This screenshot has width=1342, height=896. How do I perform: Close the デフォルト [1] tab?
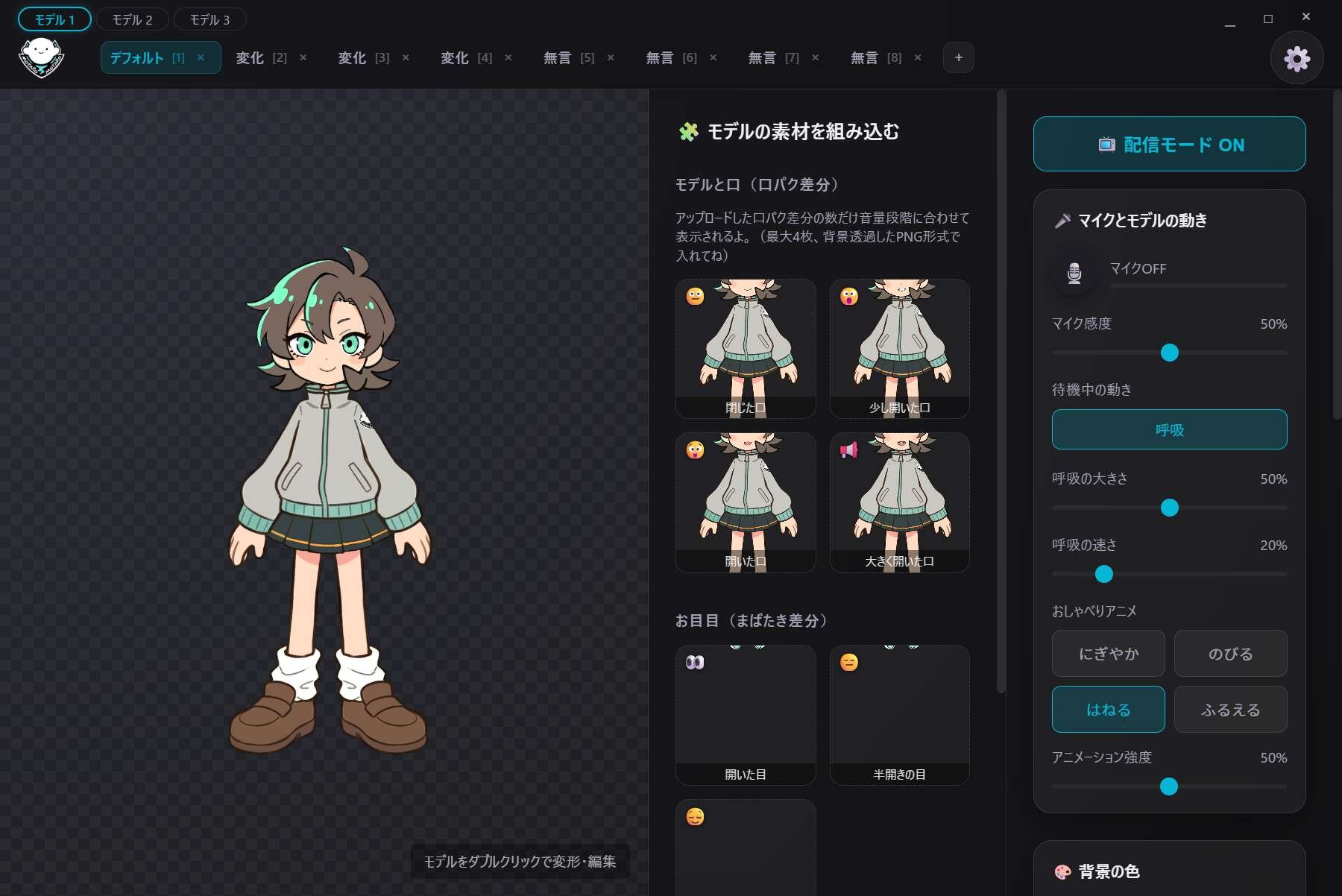tap(201, 58)
